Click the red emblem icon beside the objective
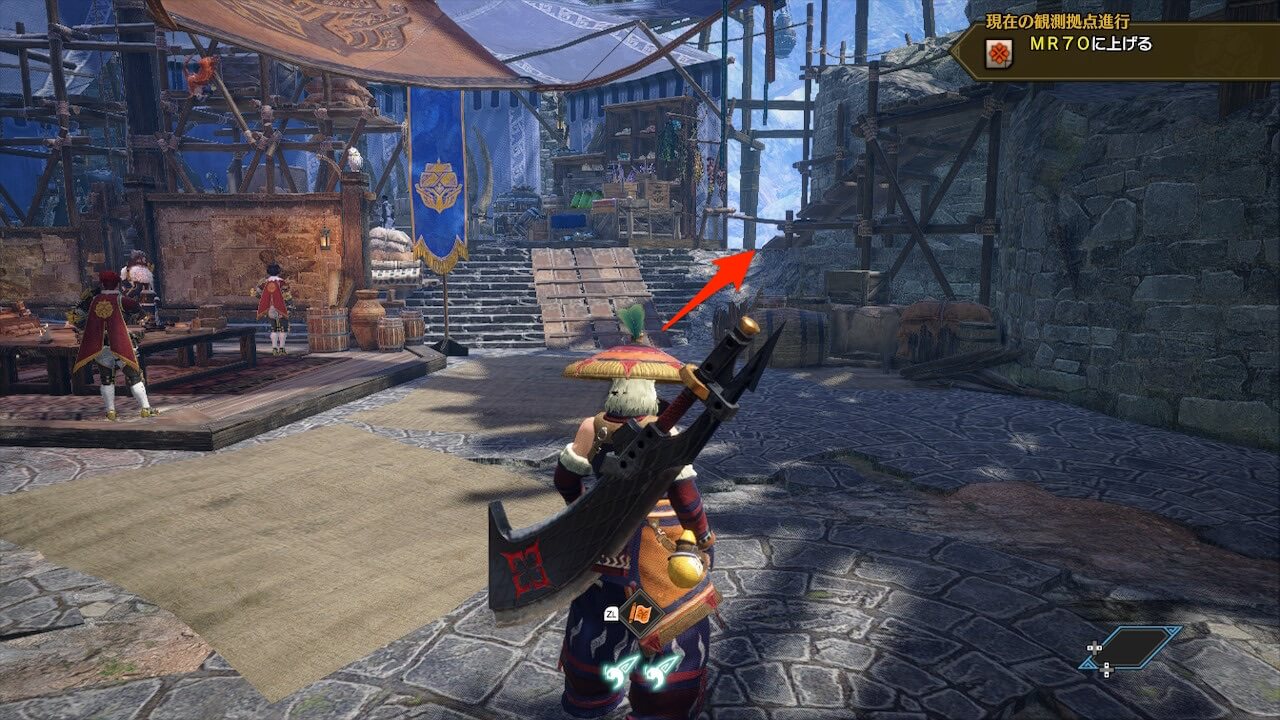 click(x=997, y=53)
